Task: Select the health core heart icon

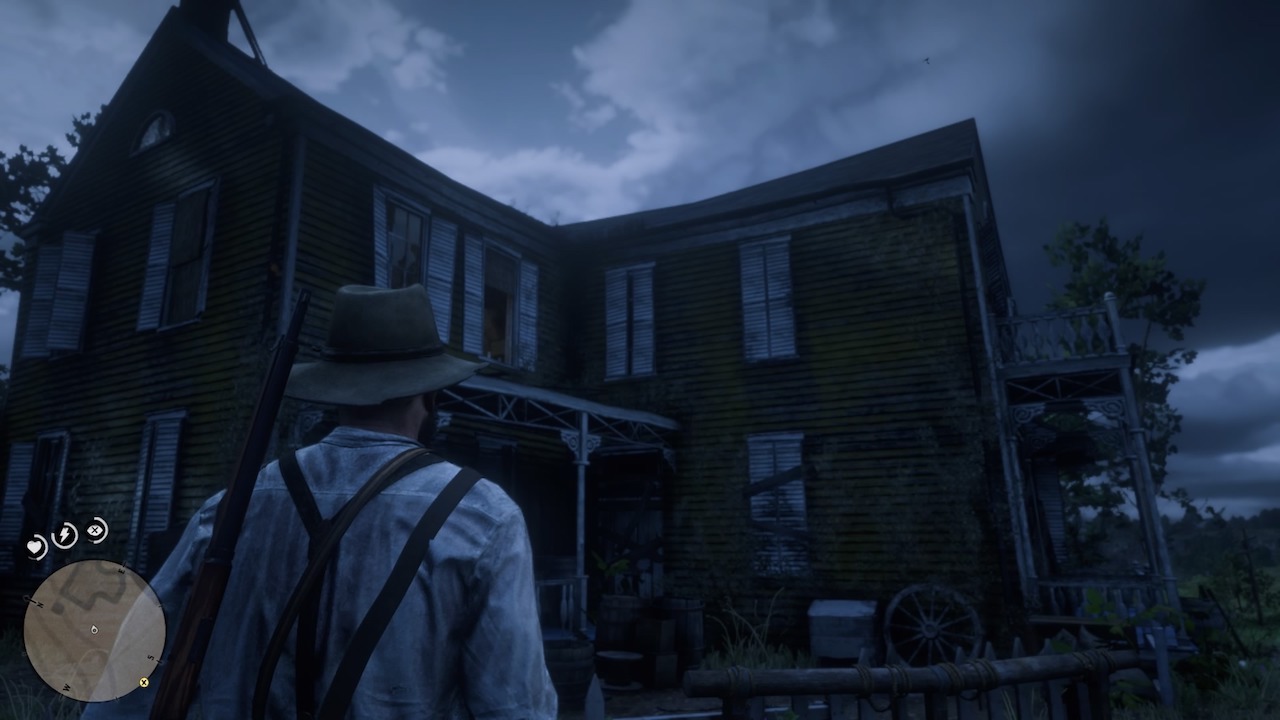Action: 36,546
